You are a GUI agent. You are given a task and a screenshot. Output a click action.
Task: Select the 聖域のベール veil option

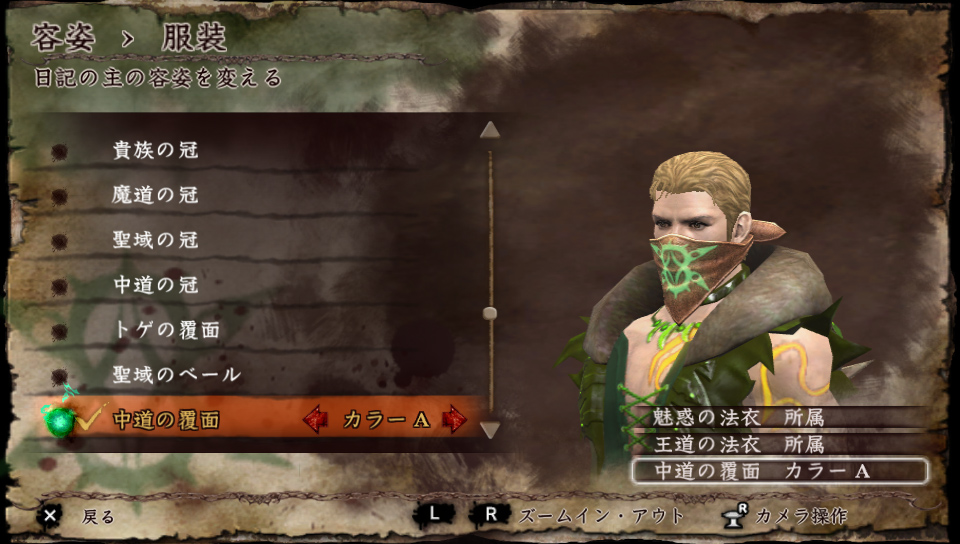coord(176,375)
